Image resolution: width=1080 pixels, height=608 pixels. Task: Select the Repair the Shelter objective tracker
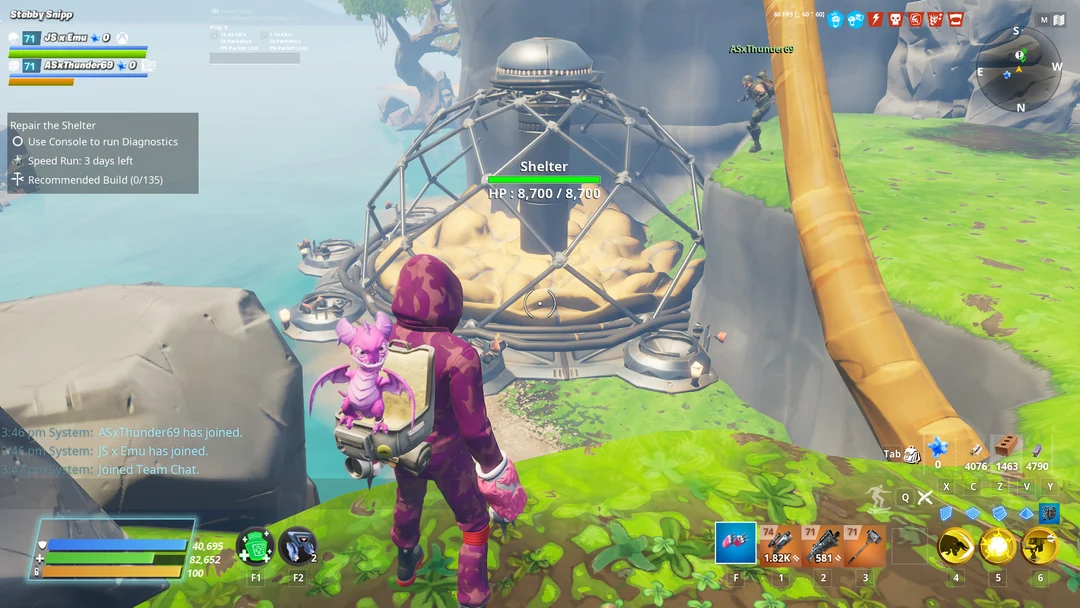(x=53, y=125)
